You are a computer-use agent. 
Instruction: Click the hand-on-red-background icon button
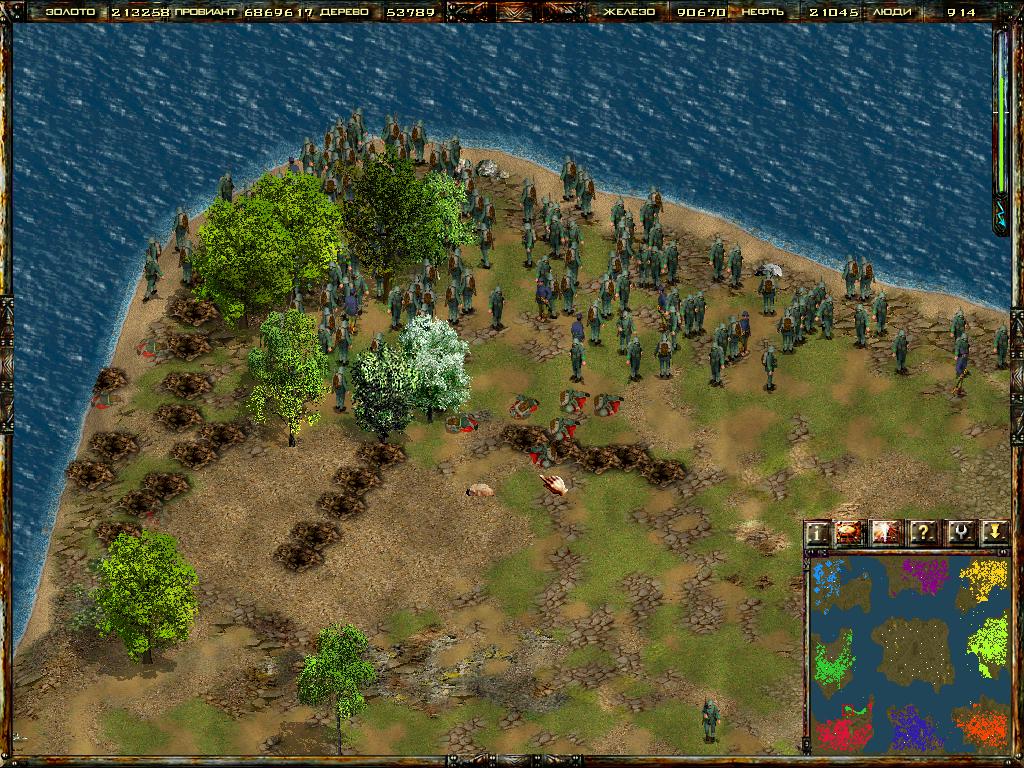[849, 532]
